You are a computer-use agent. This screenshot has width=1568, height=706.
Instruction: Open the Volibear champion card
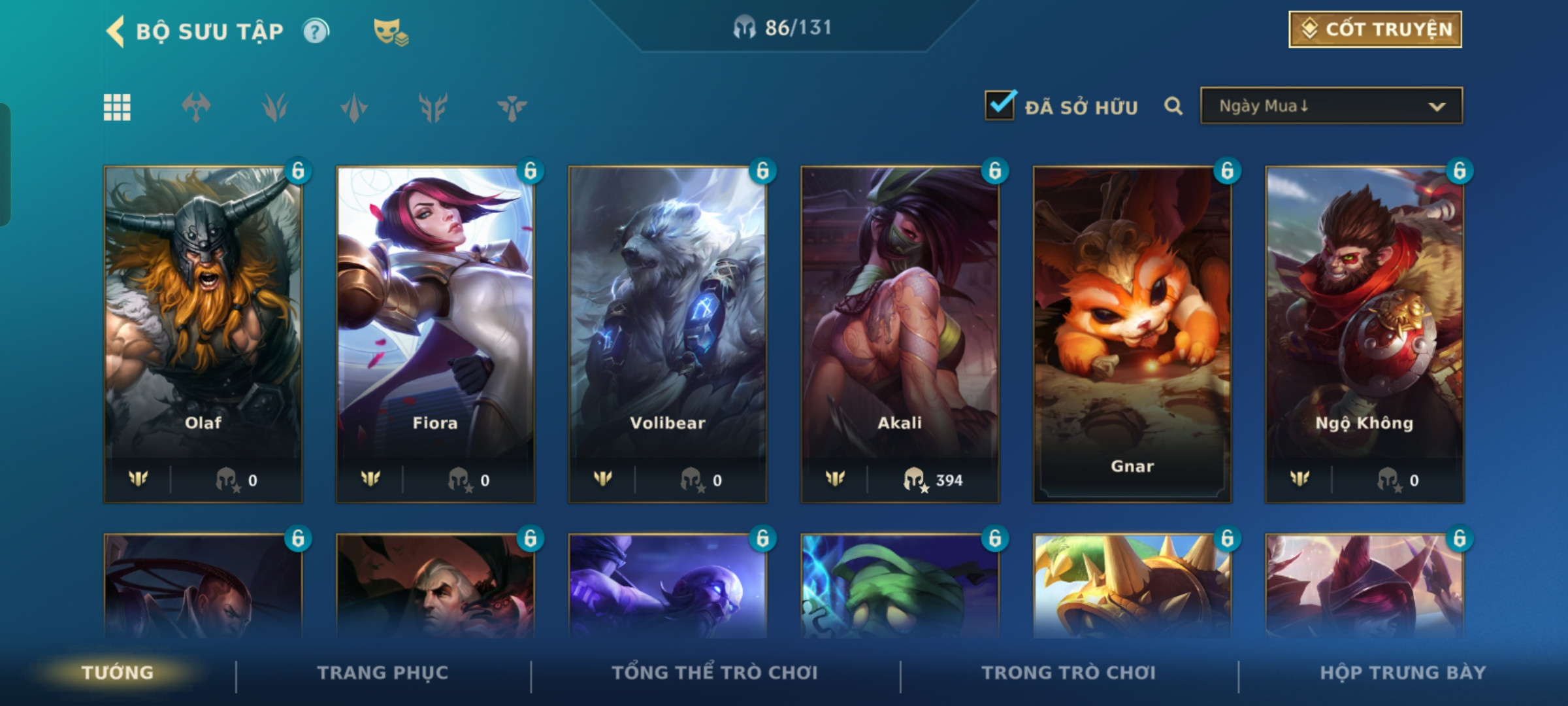(x=668, y=333)
